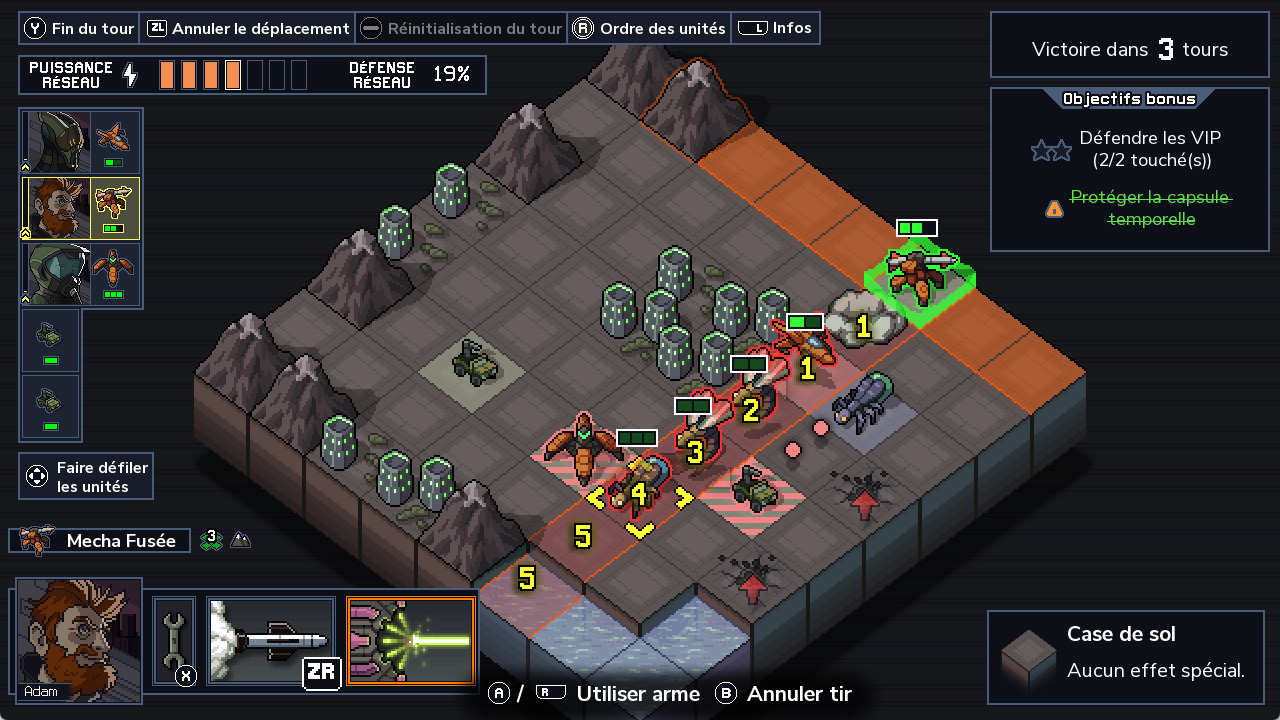Screen dimensions: 1280x720
Task: Open the 'Ordre des unités' panel
Action: coord(648,28)
